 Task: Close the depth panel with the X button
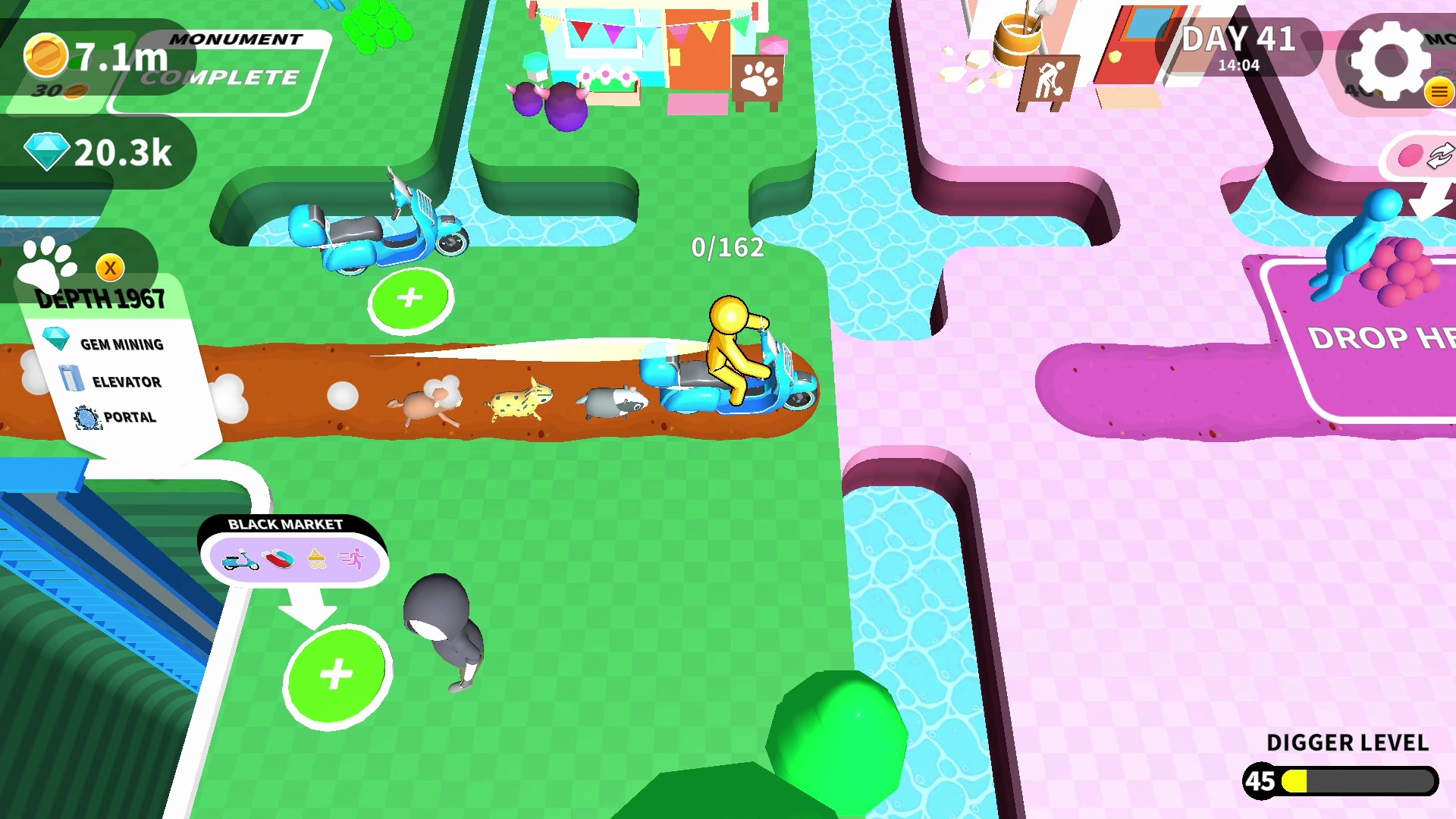109,268
